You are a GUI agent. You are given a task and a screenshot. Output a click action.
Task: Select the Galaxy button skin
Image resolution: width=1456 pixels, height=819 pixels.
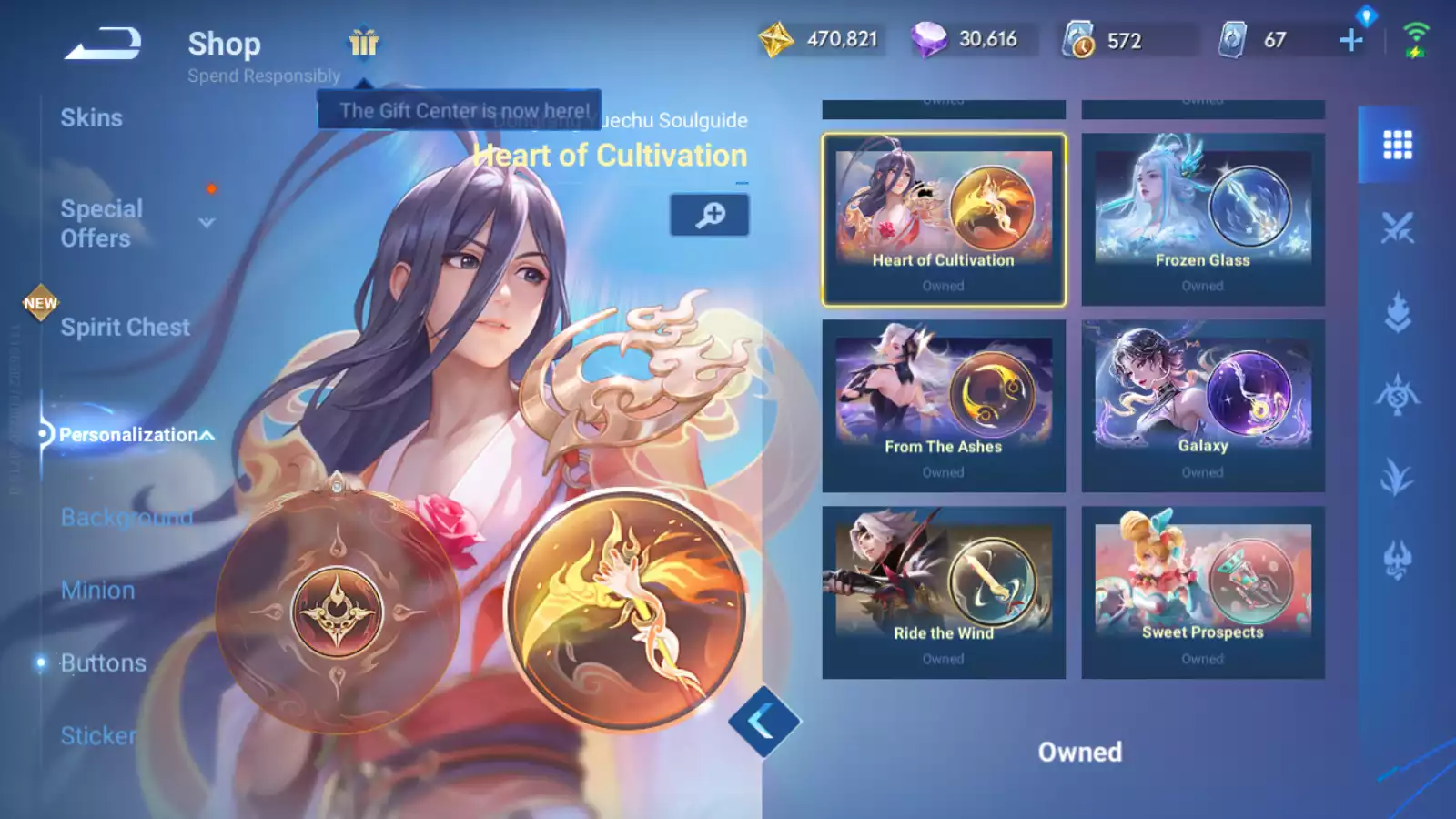1203,406
